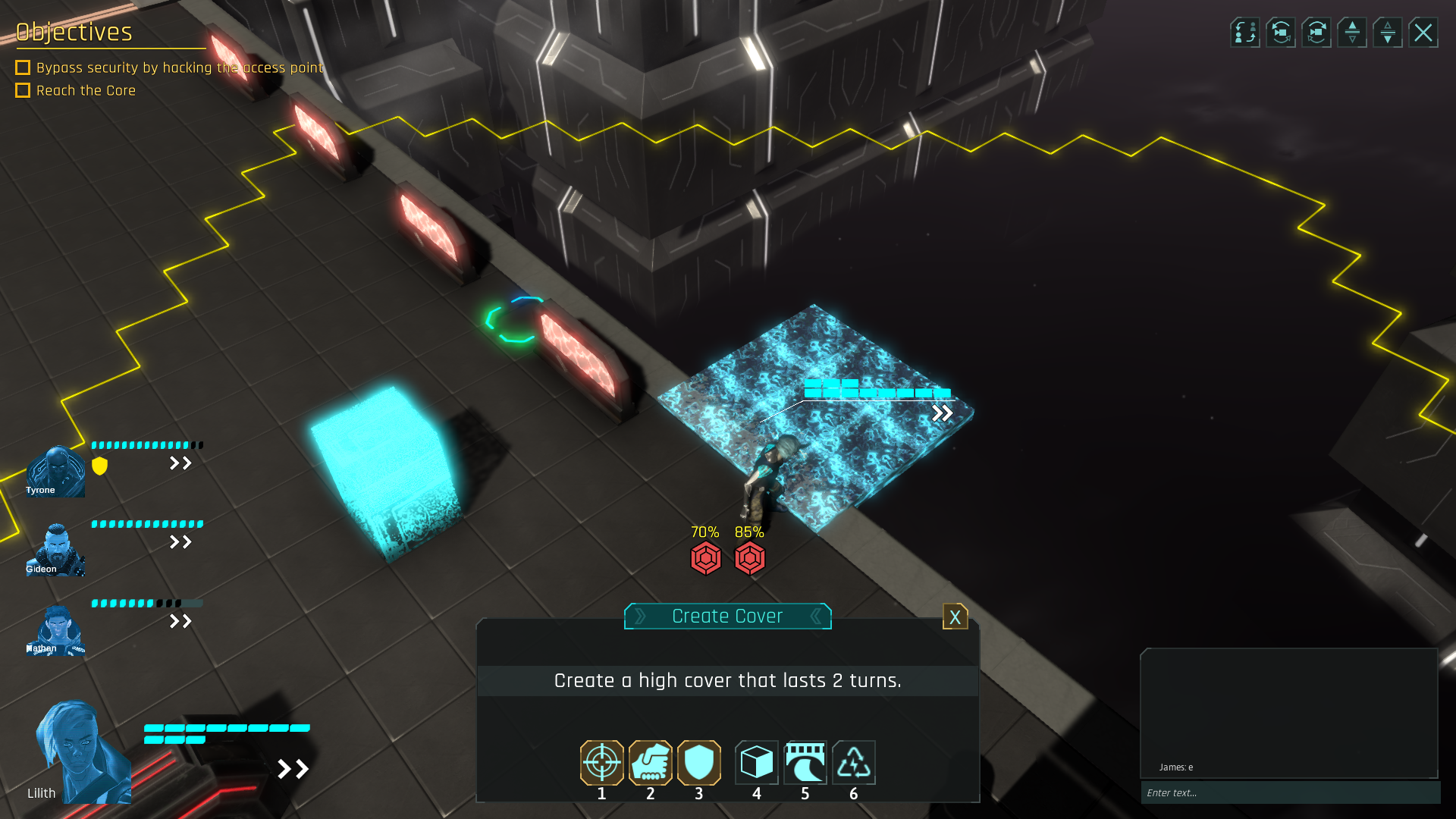Close the Create Cover ability panel
This screenshot has width=1456, height=819.
point(955,617)
